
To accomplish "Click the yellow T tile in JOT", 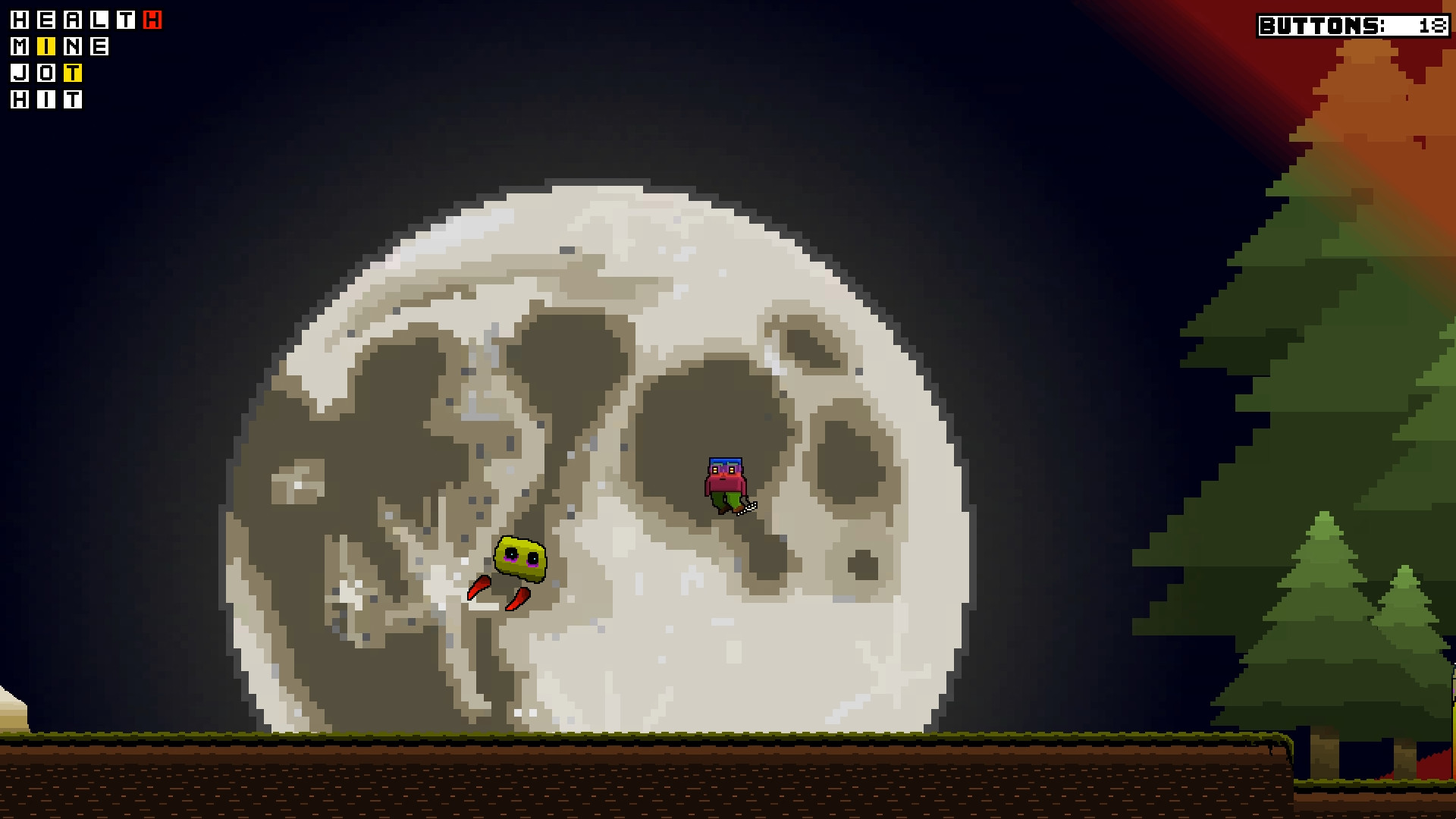I will click(73, 74).
